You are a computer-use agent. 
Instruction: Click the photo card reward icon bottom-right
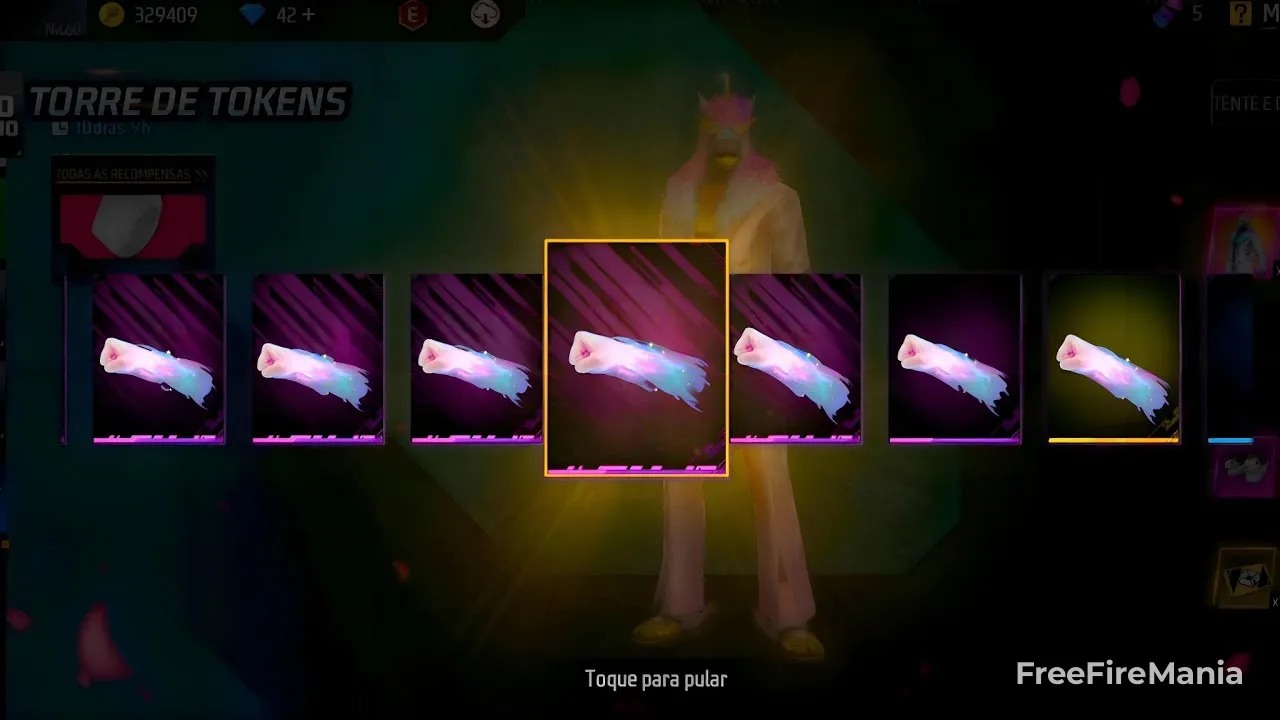coord(1243,579)
